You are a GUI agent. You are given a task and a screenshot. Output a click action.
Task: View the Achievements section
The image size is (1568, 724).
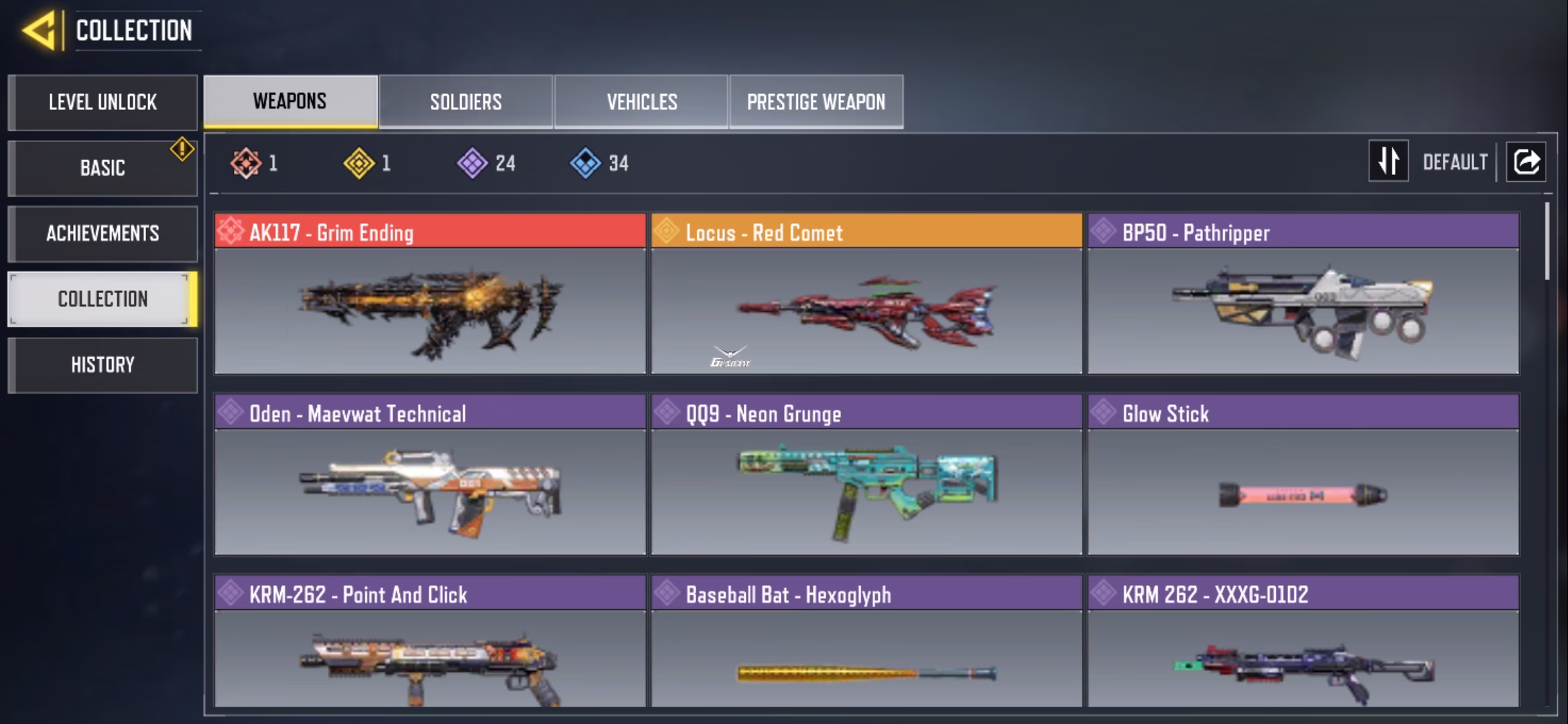[103, 233]
